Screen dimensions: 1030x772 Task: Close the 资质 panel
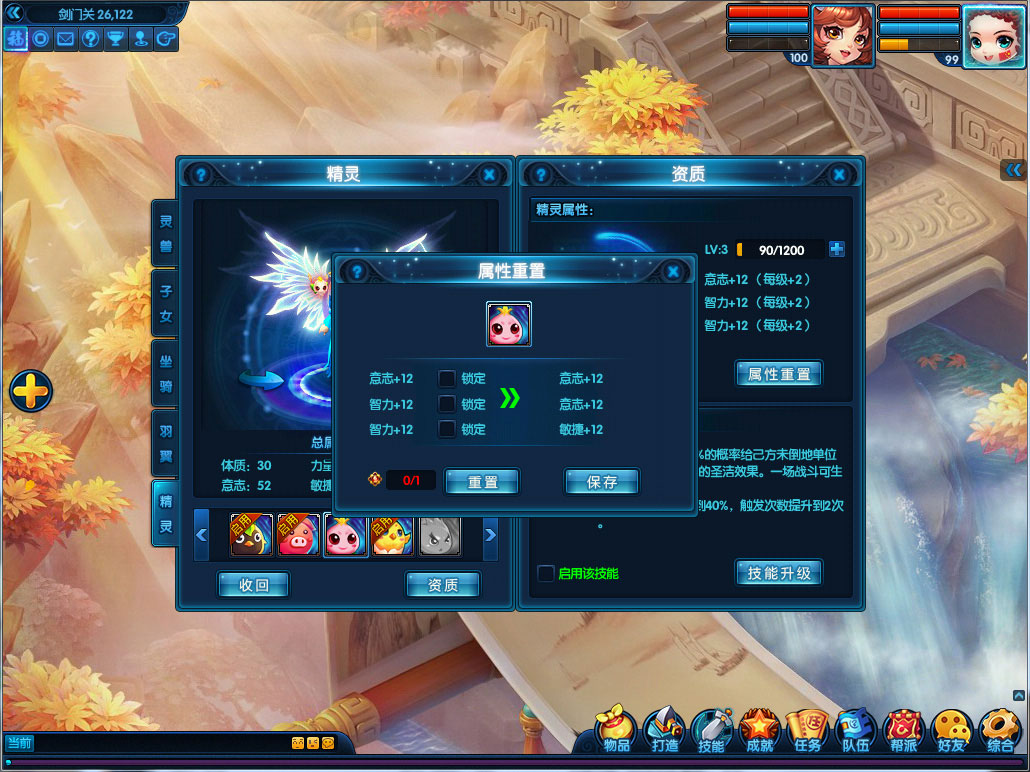pyautogui.click(x=840, y=174)
